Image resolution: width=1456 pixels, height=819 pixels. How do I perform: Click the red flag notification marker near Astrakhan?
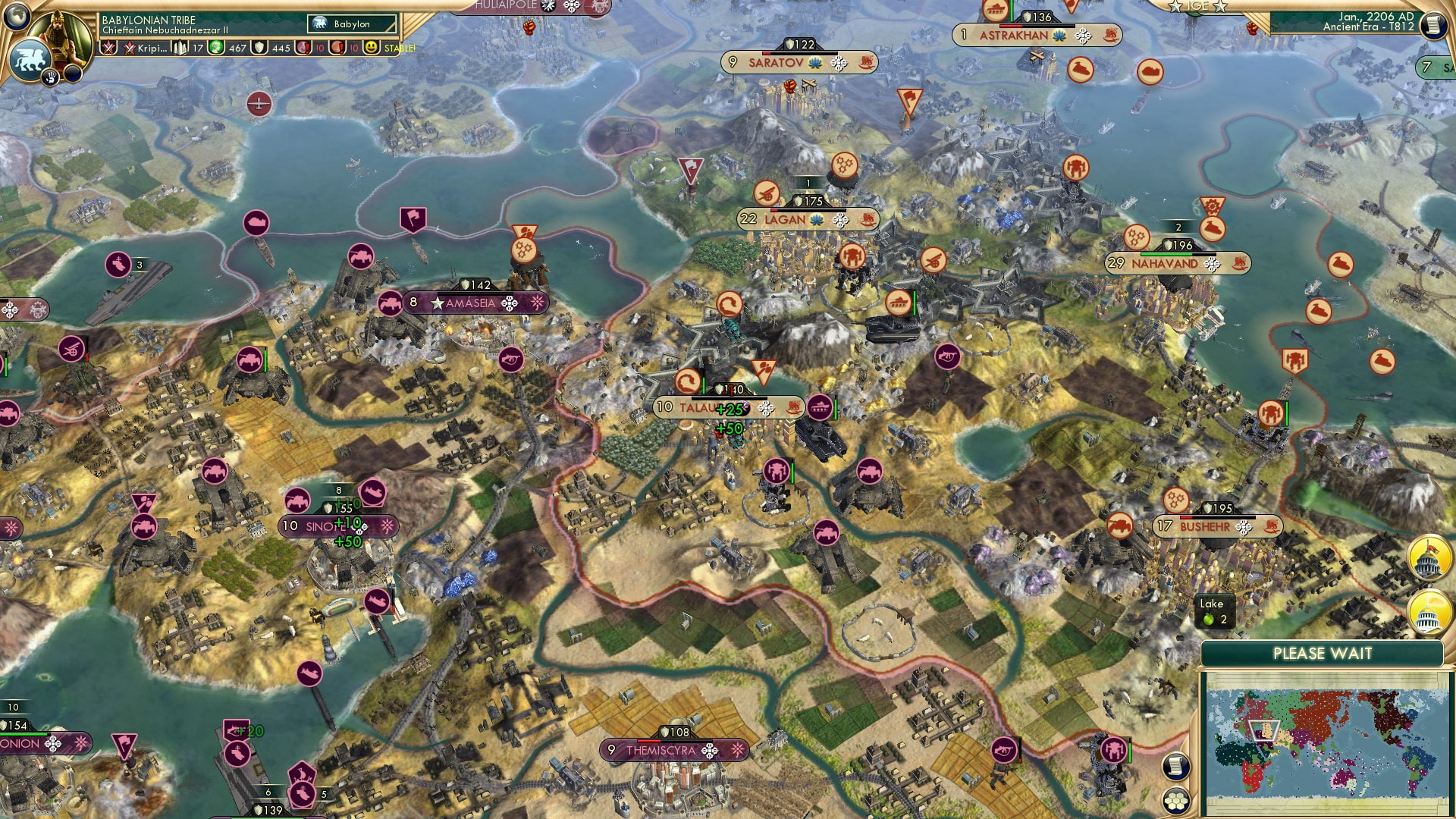[910, 99]
